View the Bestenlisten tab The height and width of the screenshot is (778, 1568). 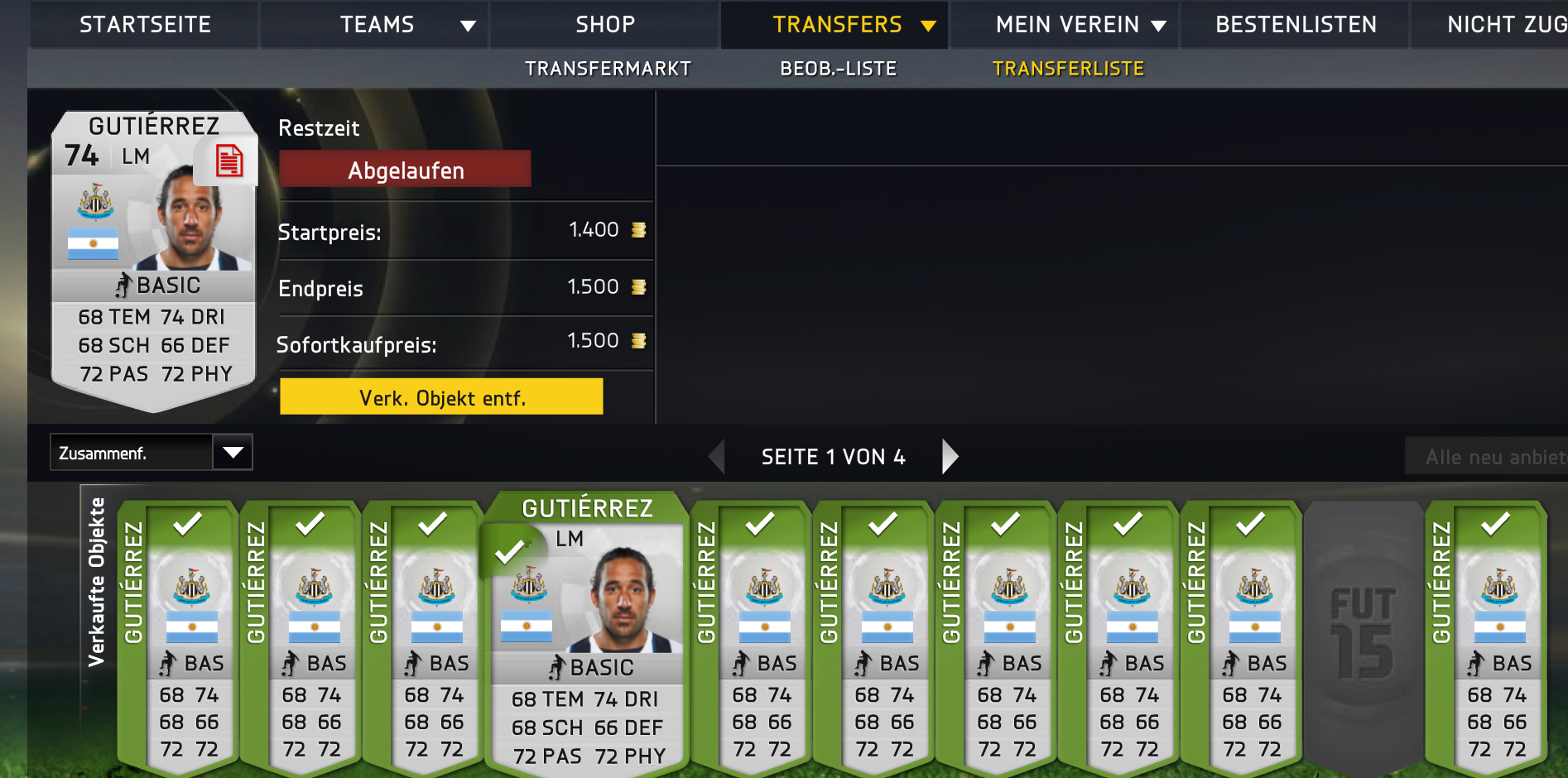(x=1296, y=25)
